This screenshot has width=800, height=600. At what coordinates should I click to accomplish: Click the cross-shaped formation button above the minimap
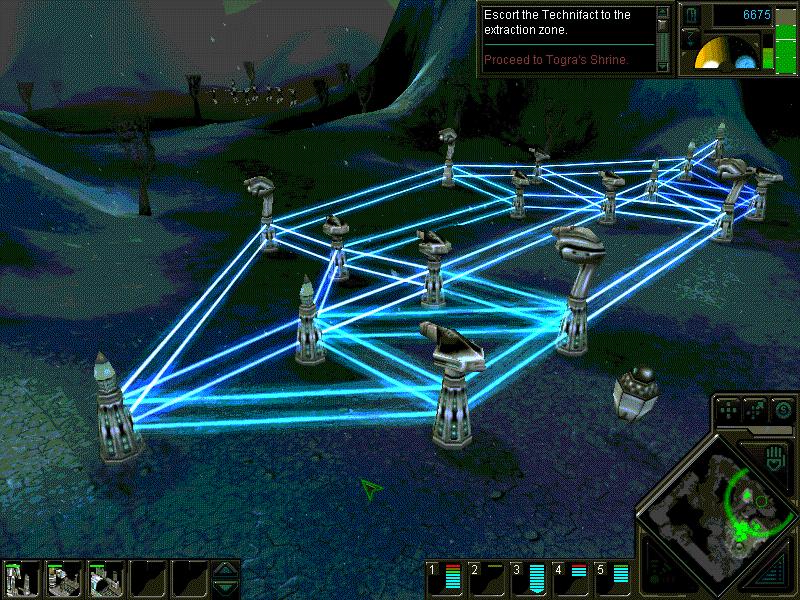click(x=730, y=410)
